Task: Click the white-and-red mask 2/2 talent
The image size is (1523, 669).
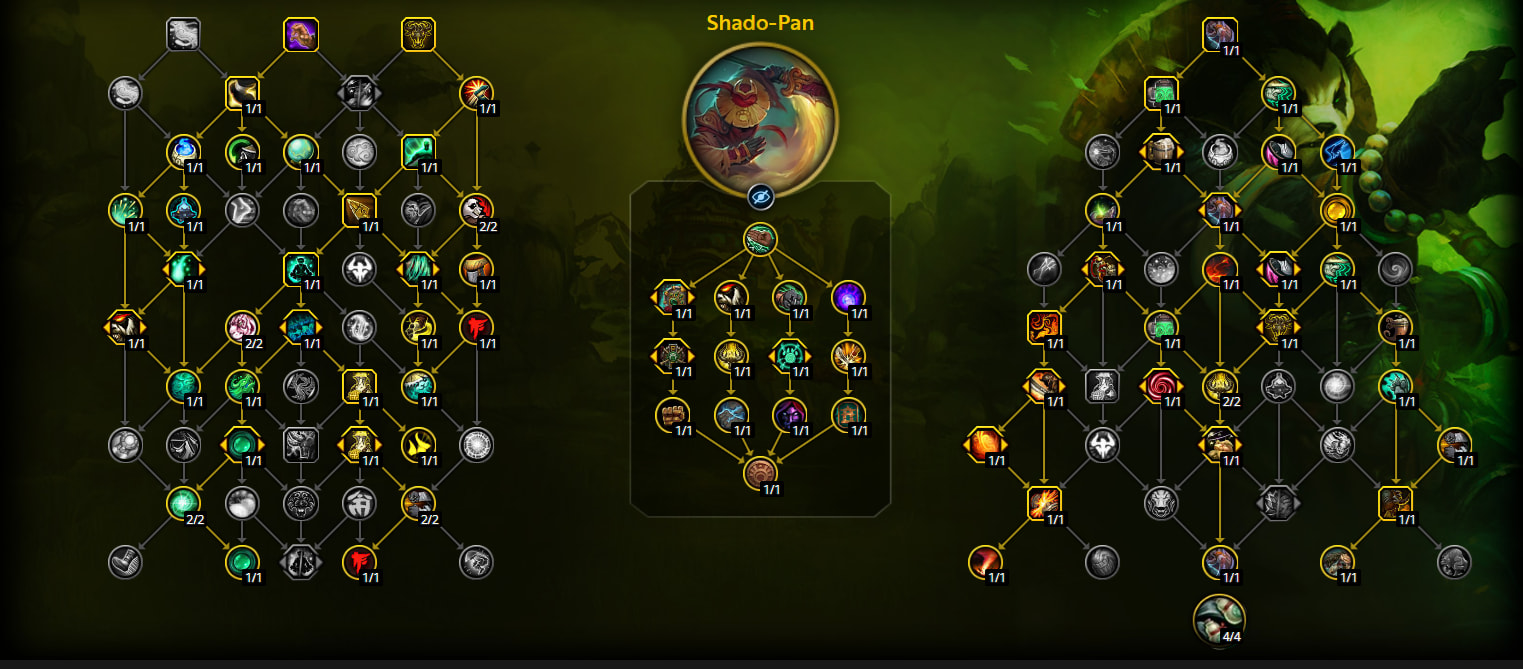Action: 476,210
